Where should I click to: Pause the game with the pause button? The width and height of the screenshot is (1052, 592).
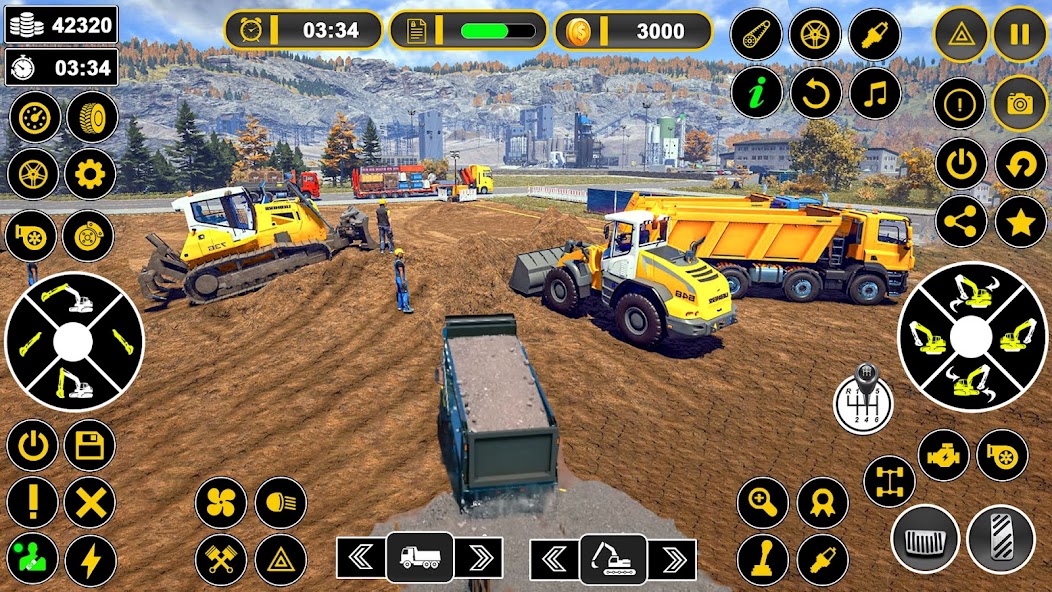pyautogui.click(x=1019, y=35)
